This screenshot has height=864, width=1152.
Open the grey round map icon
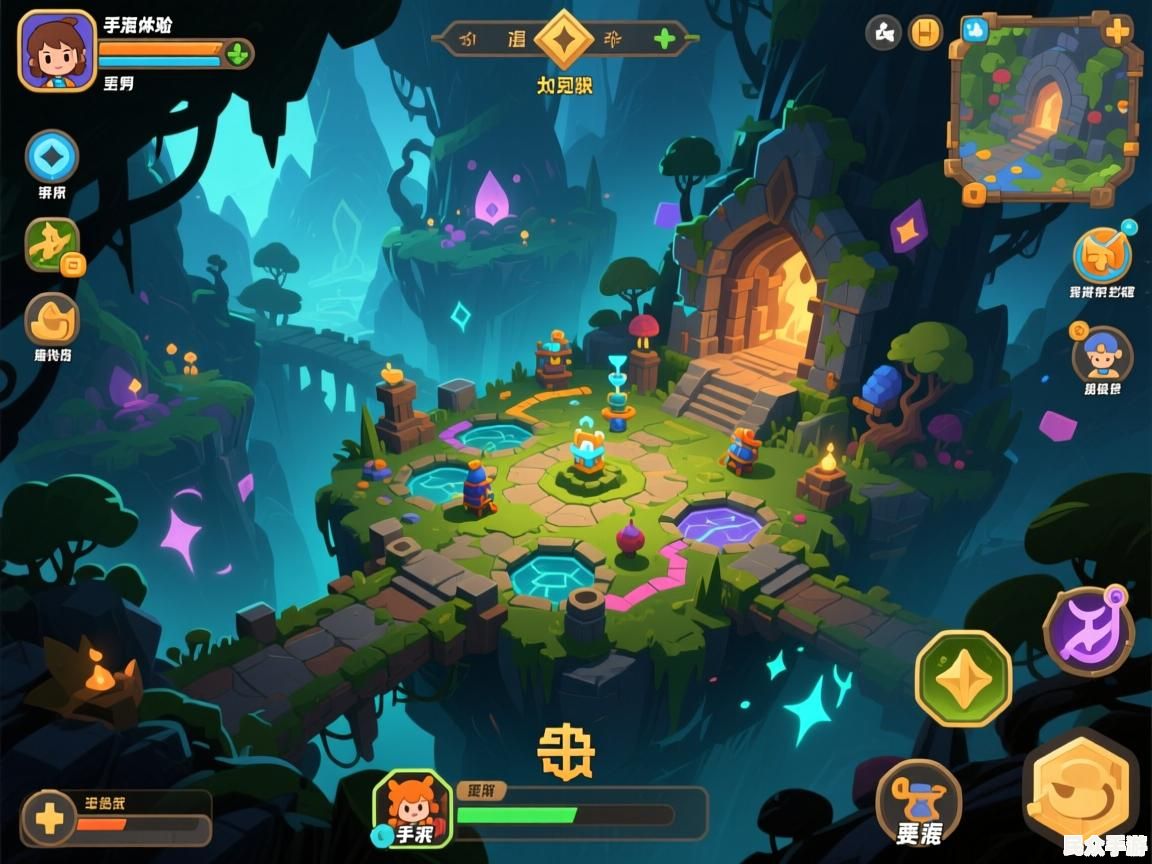(x=883, y=33)
